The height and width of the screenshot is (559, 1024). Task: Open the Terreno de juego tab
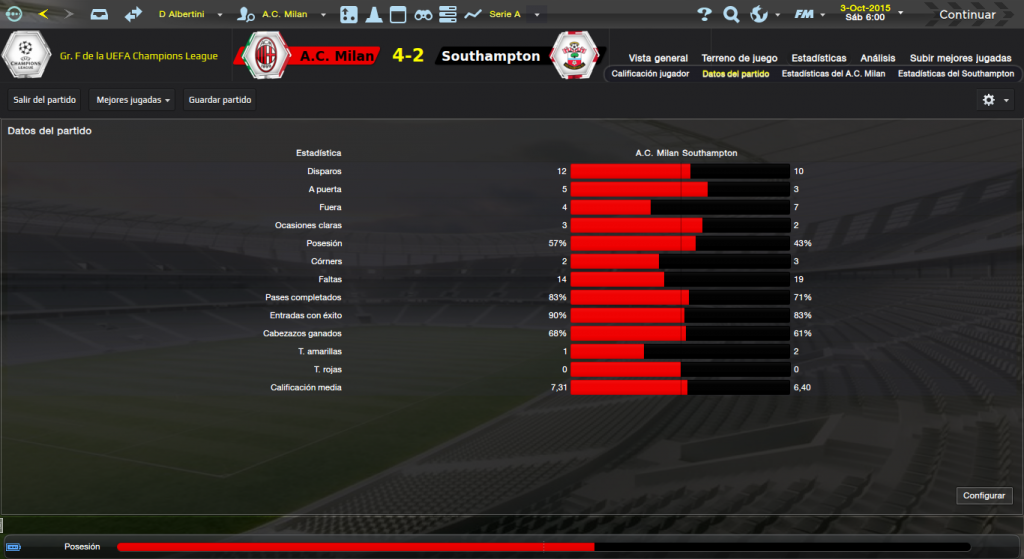pos(739,58)
